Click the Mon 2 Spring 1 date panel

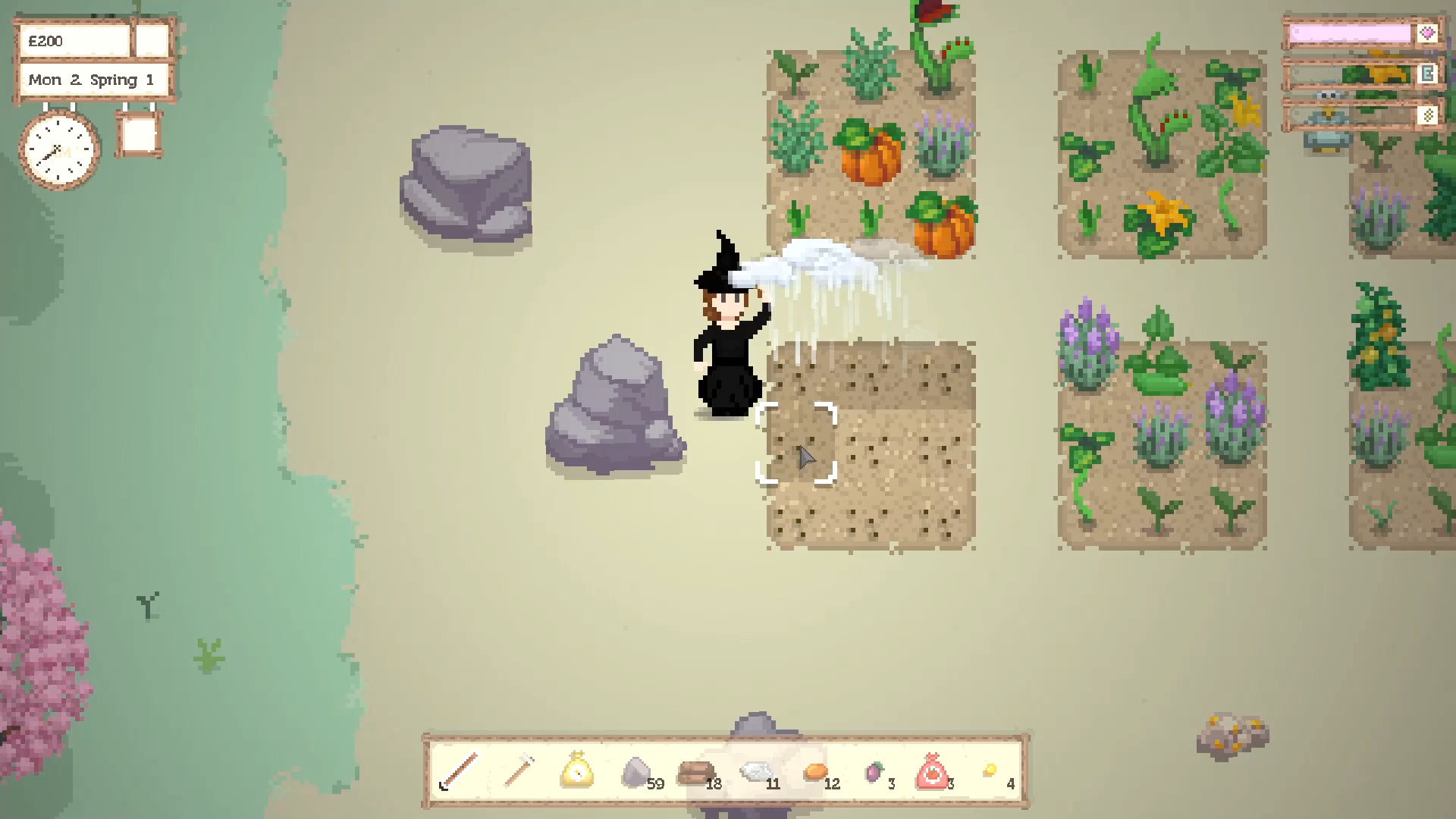[x=91, y=79]
